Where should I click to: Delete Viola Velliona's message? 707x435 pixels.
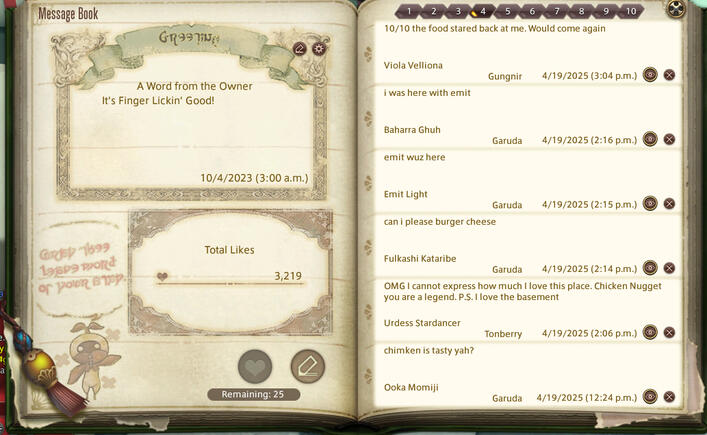click(x=669, y=75)
